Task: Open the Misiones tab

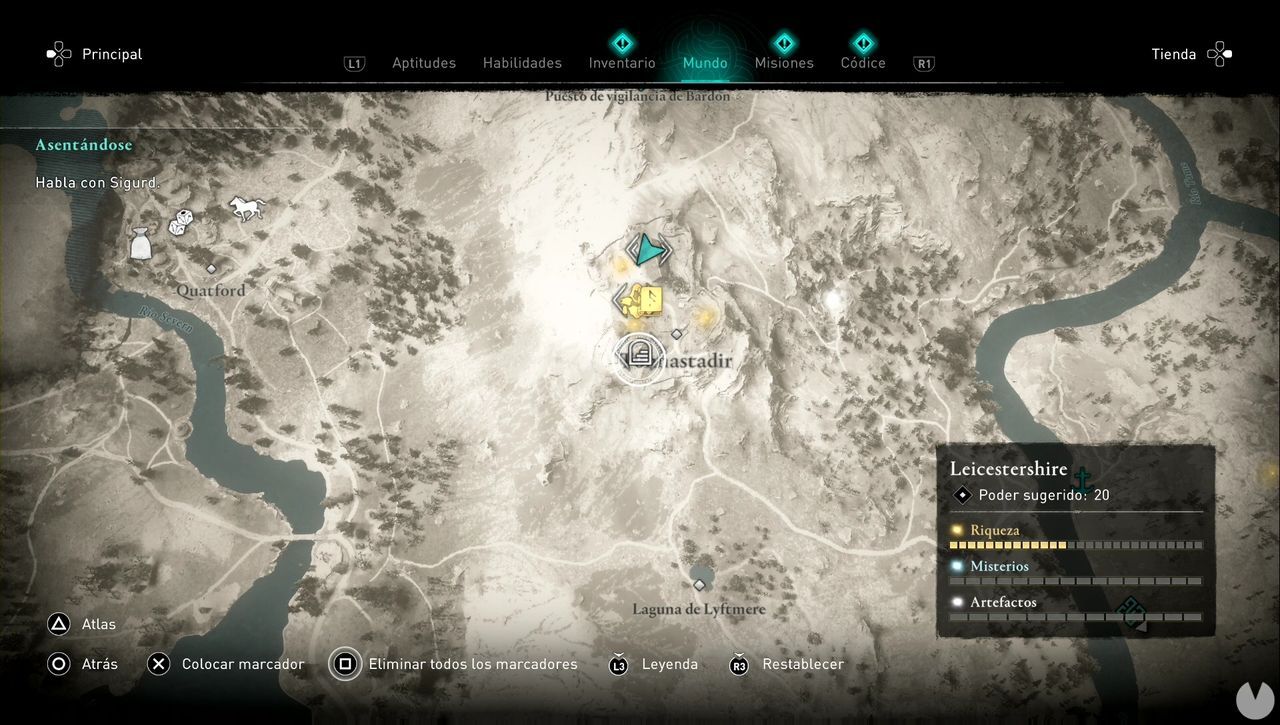Action: pos(784,63)
